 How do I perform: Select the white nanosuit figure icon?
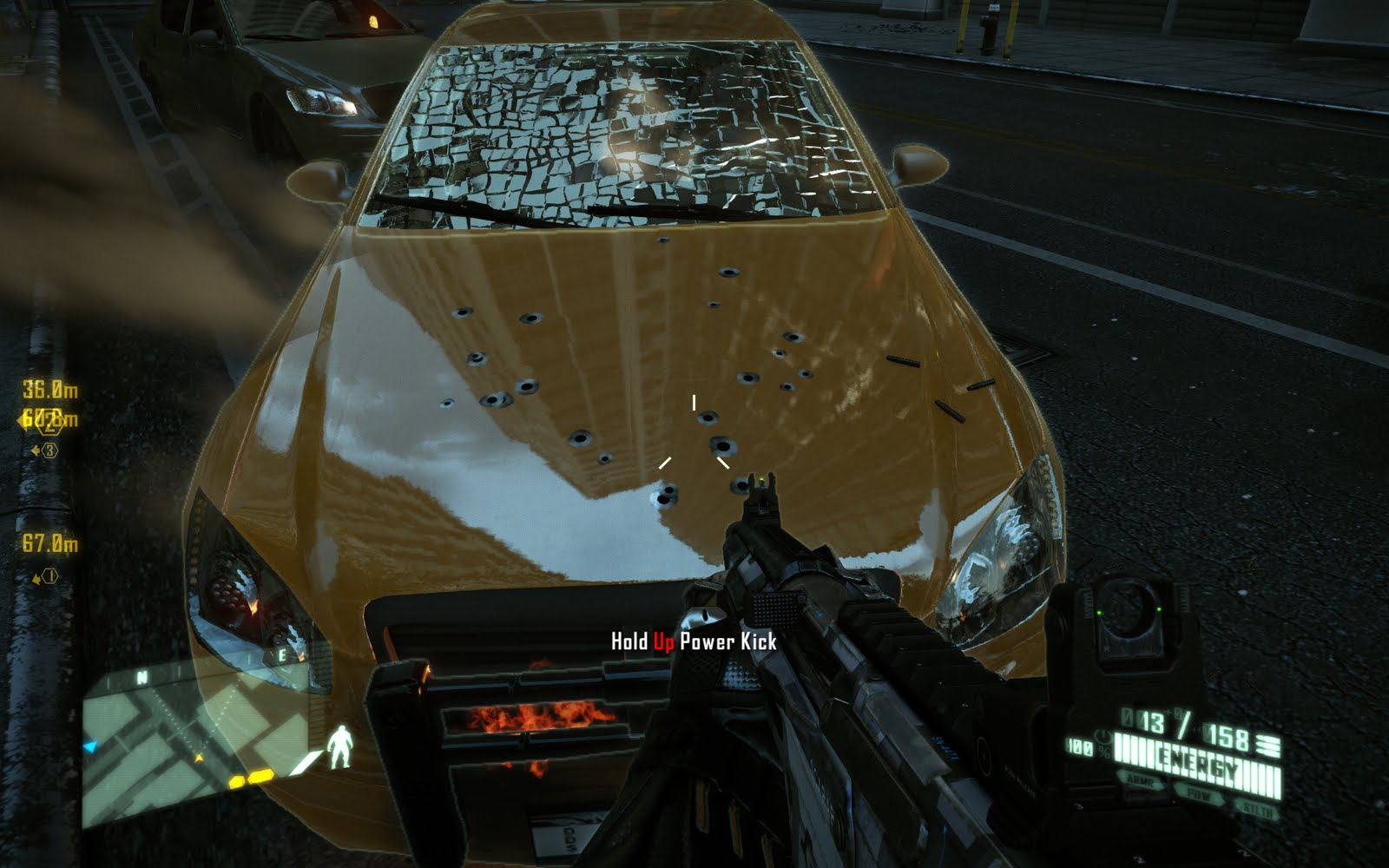339,747
